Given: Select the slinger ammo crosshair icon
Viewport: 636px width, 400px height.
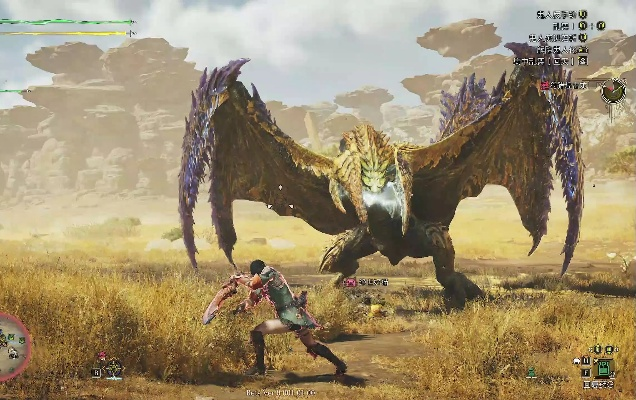Looking at the screenshot, I should (112, 367).
